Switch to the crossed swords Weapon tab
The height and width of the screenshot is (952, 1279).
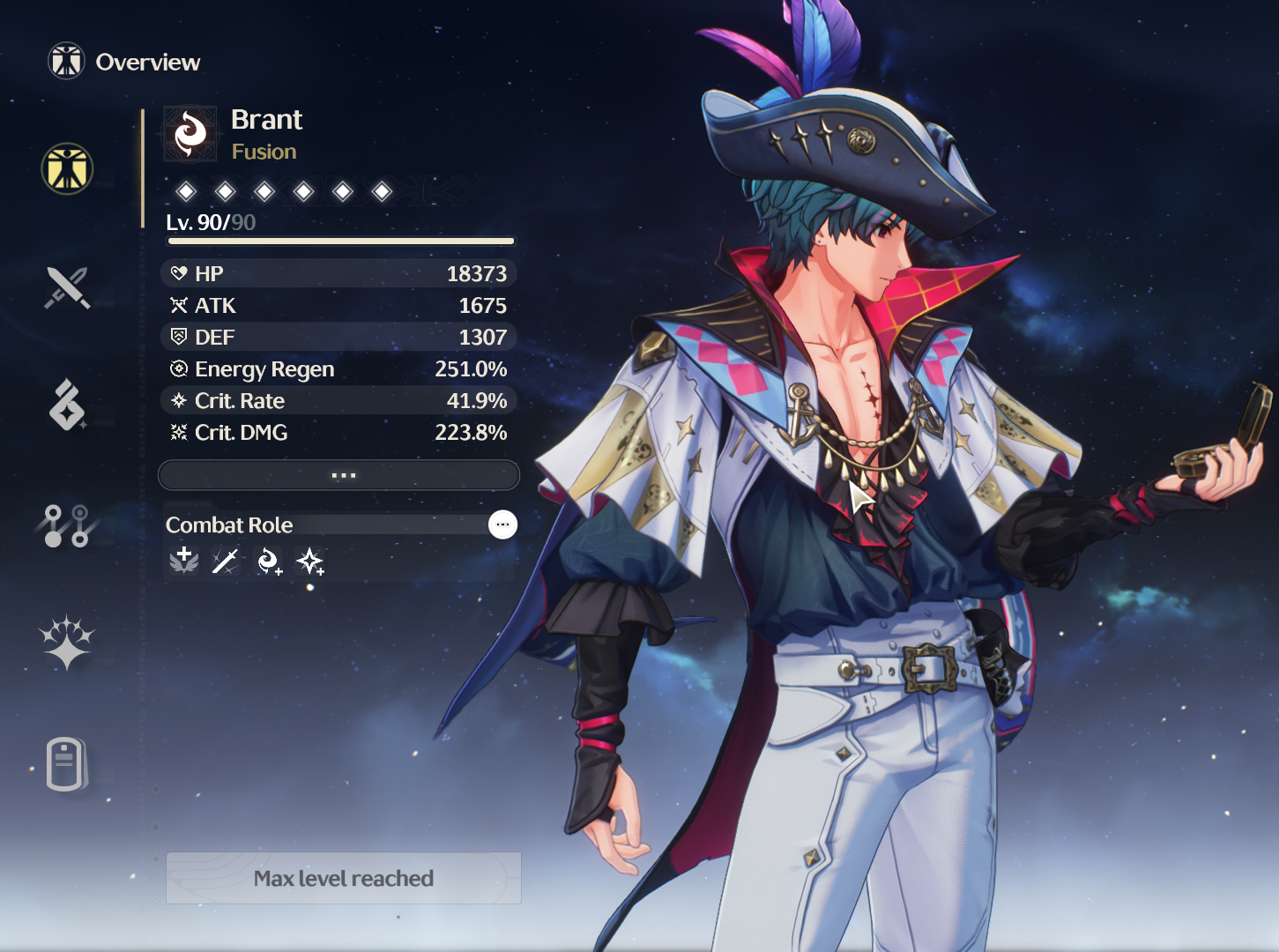point(67,287)
